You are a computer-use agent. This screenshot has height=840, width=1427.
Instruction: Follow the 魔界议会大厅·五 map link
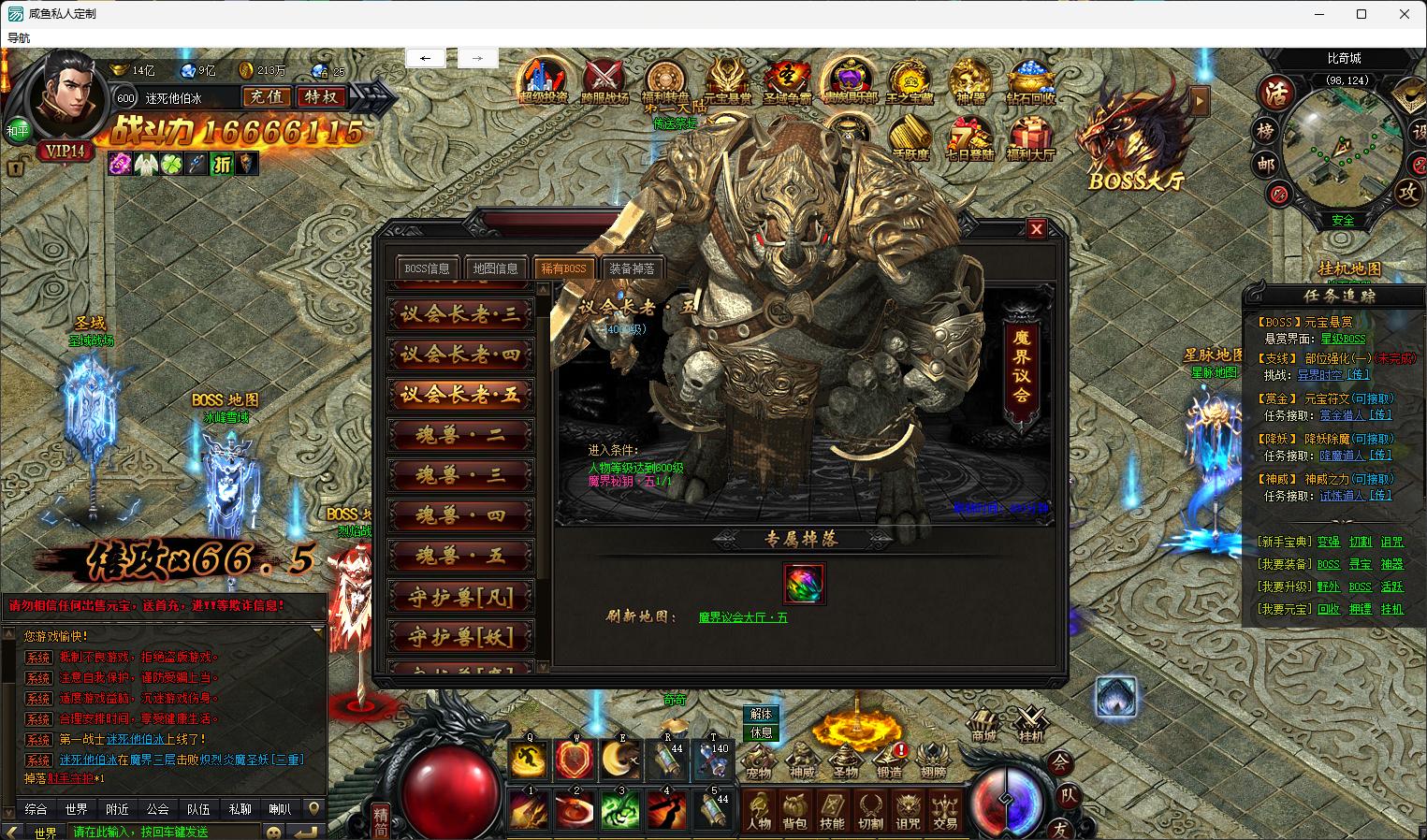pyautogui.click(x=743, y=617)
